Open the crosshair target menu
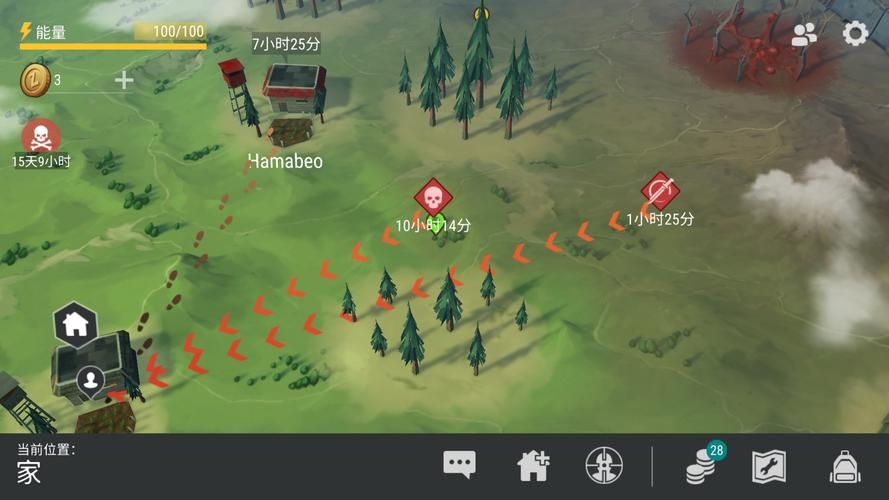Viewport: 889px width, 500px height. pyautogui.click(x=604, y=465)
